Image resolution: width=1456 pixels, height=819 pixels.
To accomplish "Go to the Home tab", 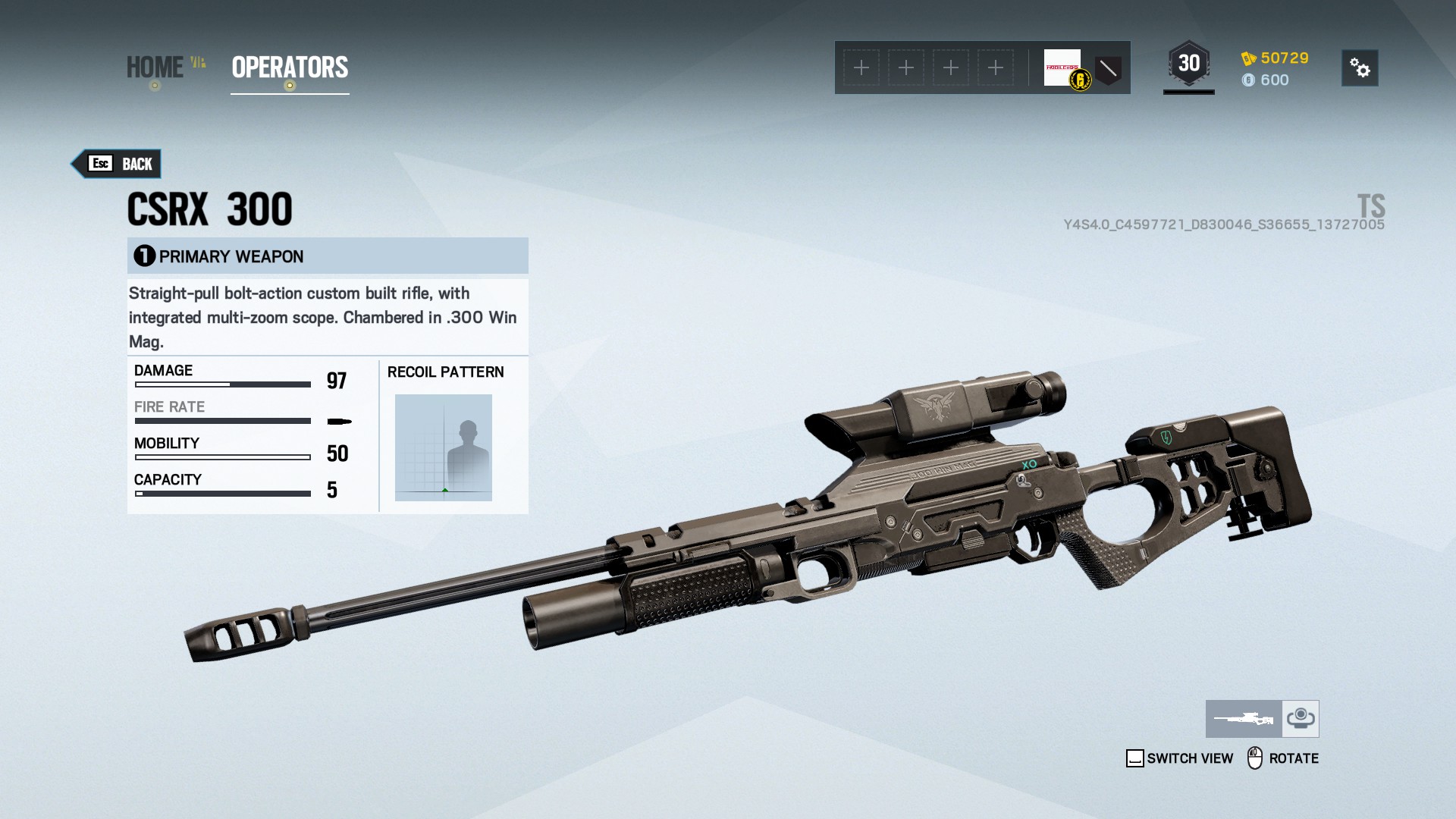I will pos(155,67).
